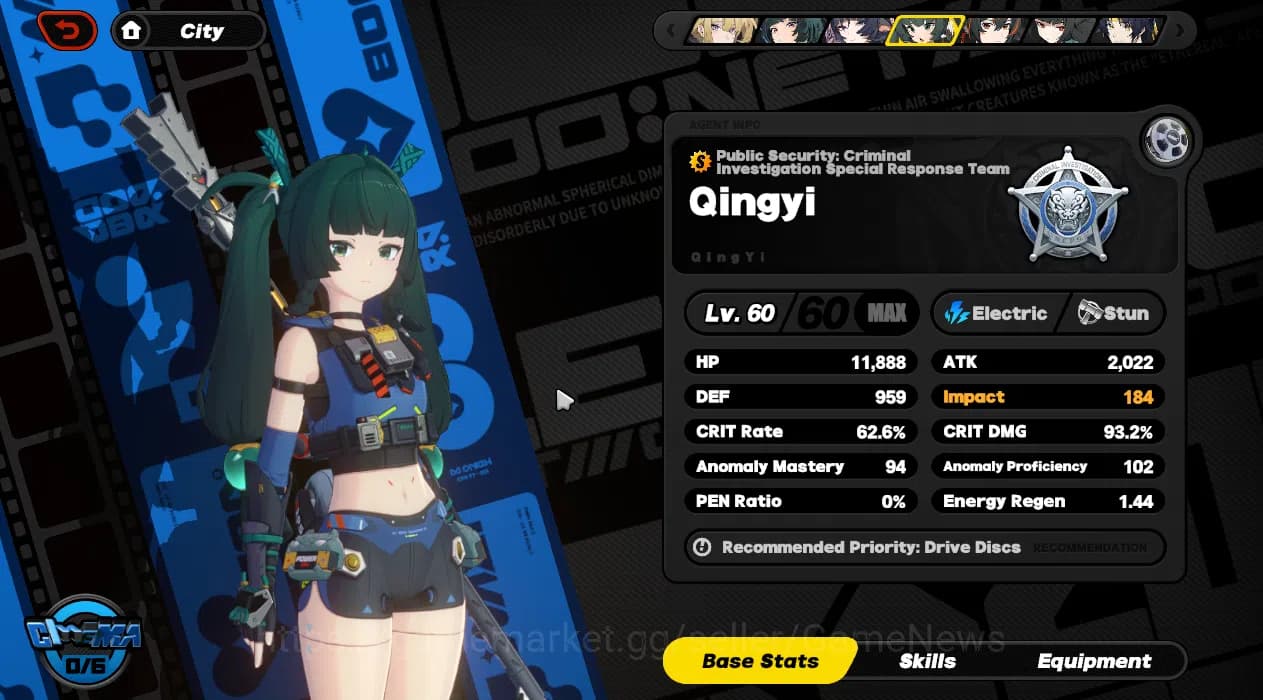Open the Equipment tab
The image size is (1263, 700).
pos(1094,661)
